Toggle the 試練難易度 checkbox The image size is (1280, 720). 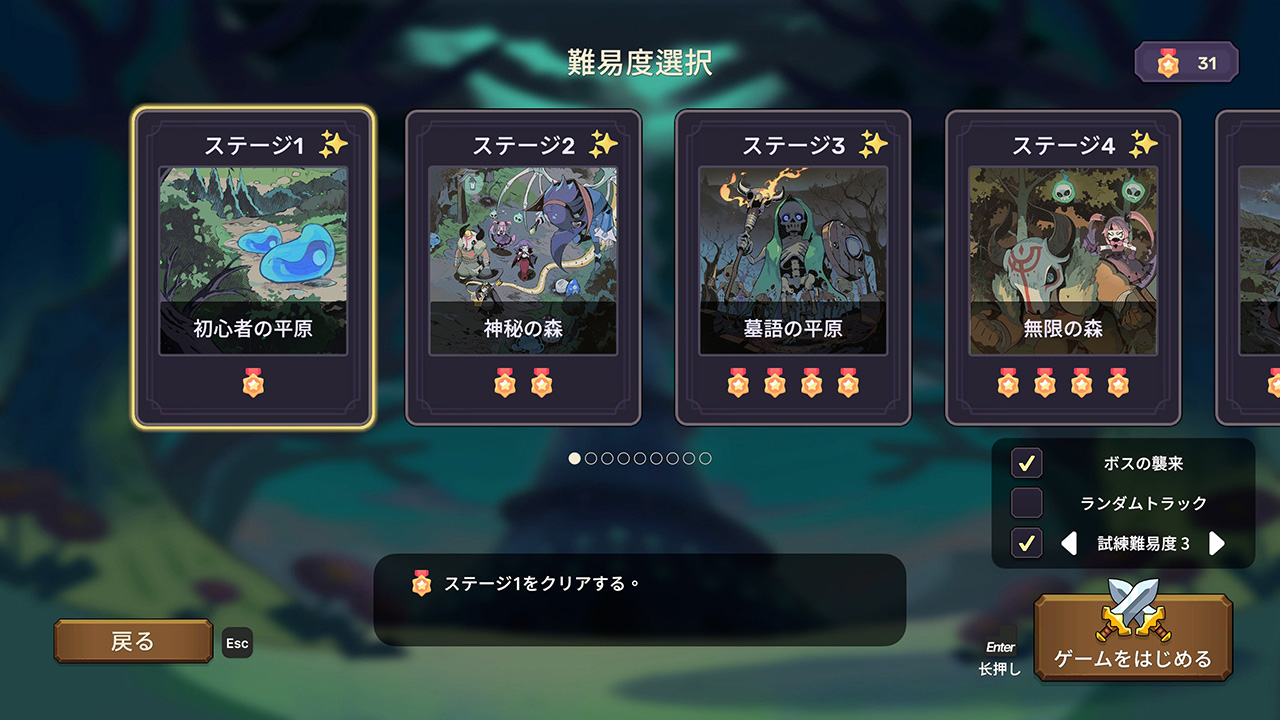click(x=1027, y=543)
